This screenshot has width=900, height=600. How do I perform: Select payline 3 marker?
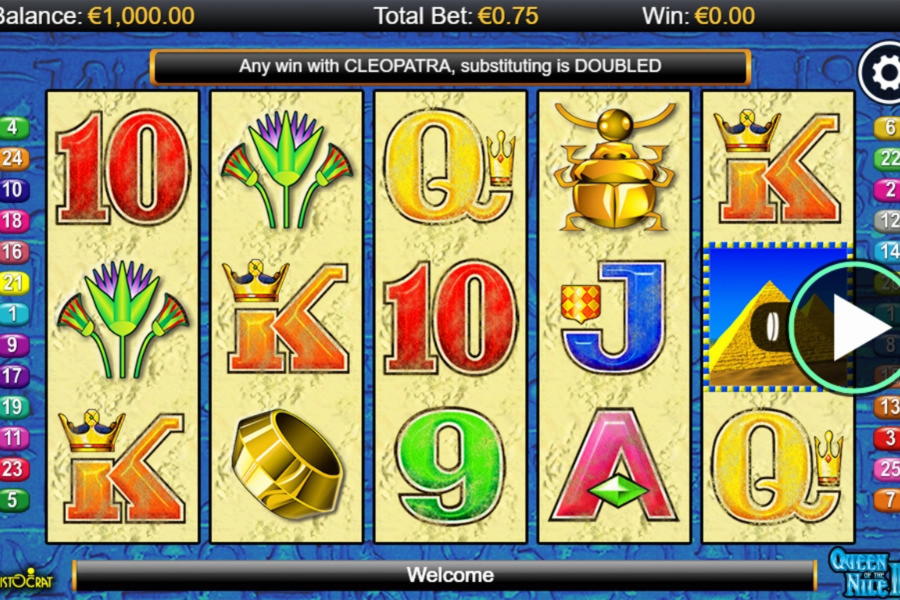pos(887,438)
